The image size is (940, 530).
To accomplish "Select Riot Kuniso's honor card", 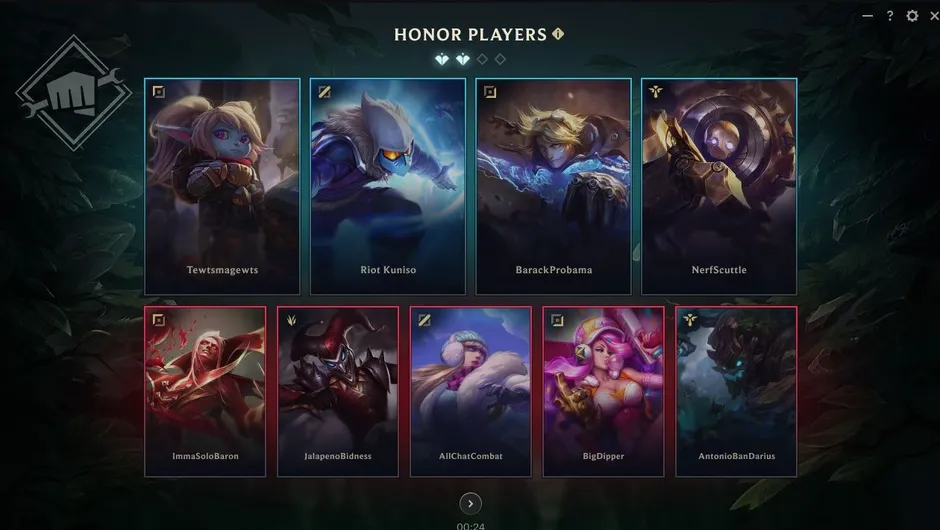I will (x=387, y=186).
